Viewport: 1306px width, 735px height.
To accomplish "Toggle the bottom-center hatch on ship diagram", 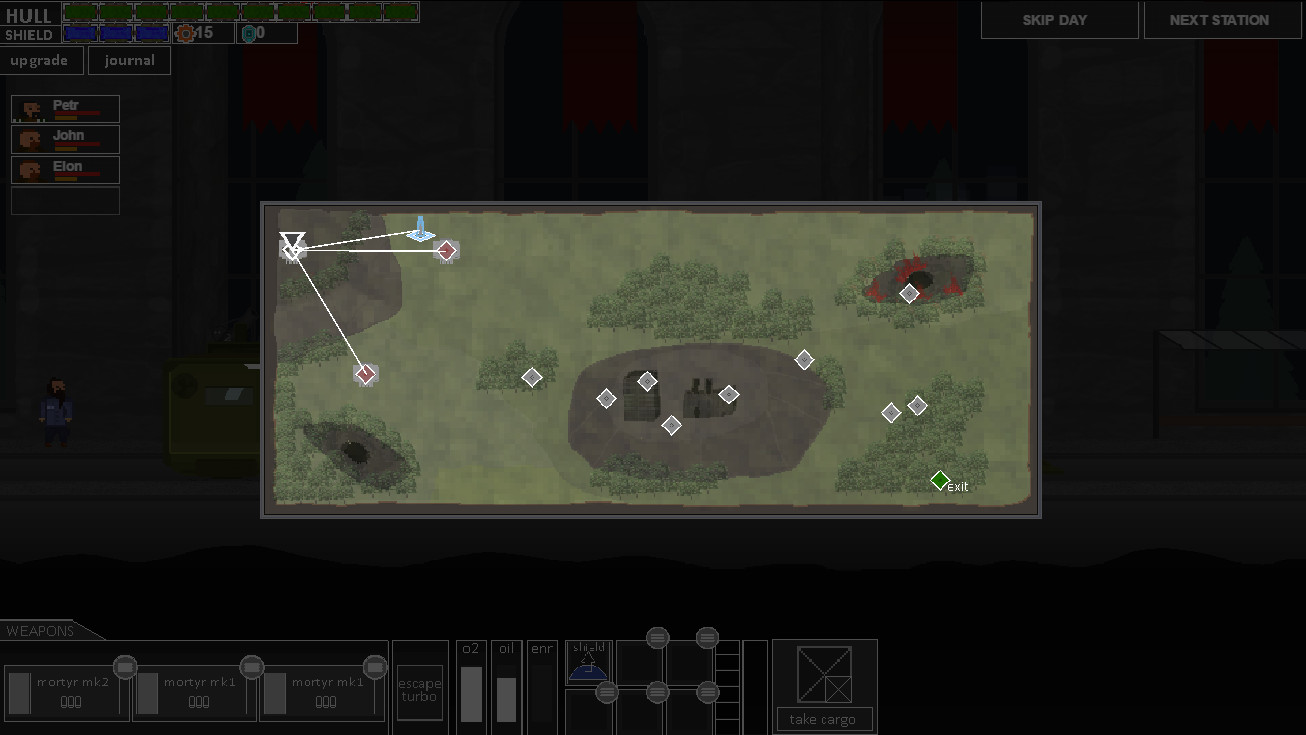I will coord(658,691).
